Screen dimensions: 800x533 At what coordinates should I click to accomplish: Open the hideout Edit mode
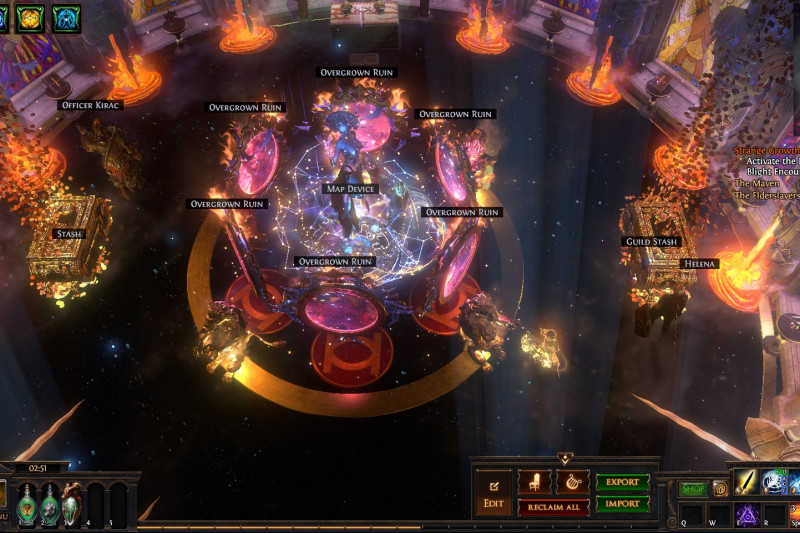[x=493, y=495]
